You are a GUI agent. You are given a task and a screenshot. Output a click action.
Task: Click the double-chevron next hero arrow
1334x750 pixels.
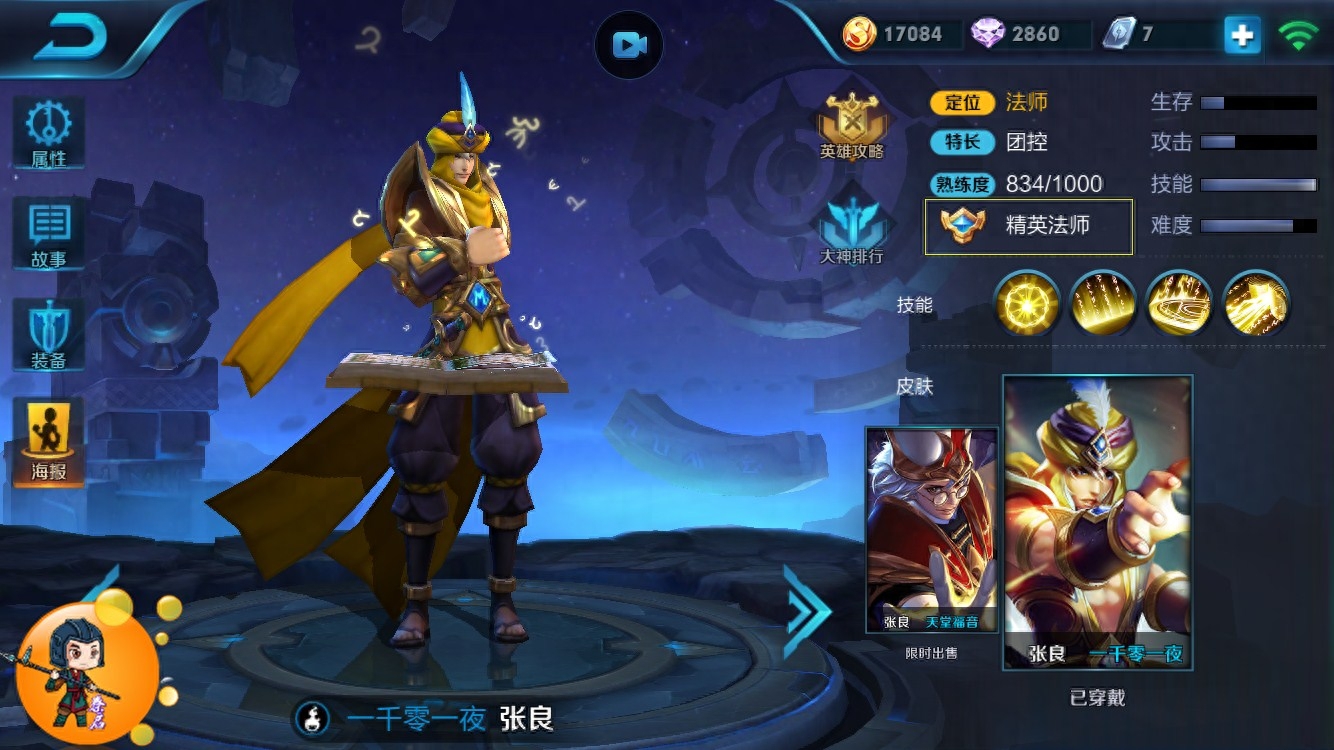click(806, 610)
